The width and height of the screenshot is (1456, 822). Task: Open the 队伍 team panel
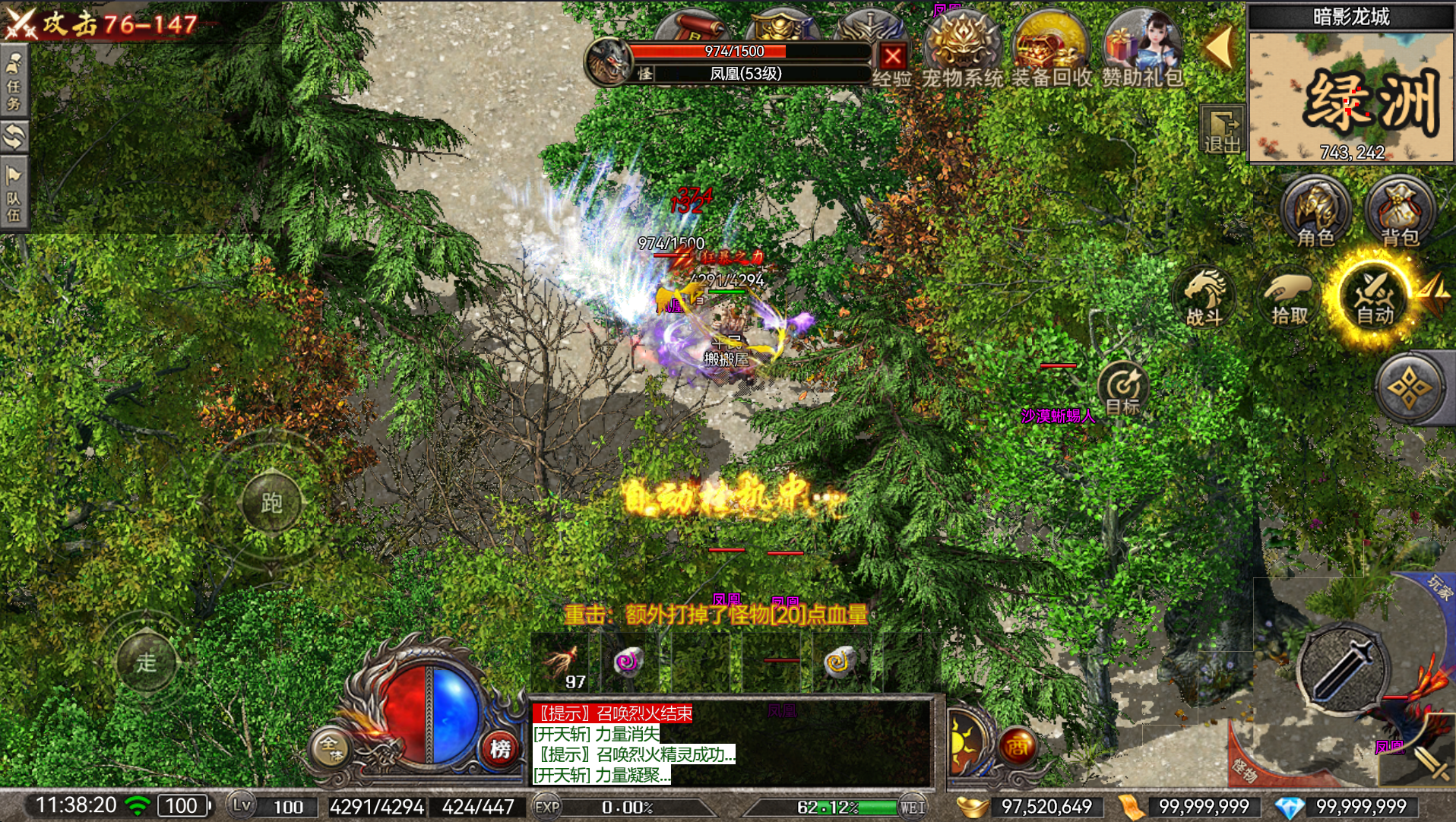(x=14, y=194)
